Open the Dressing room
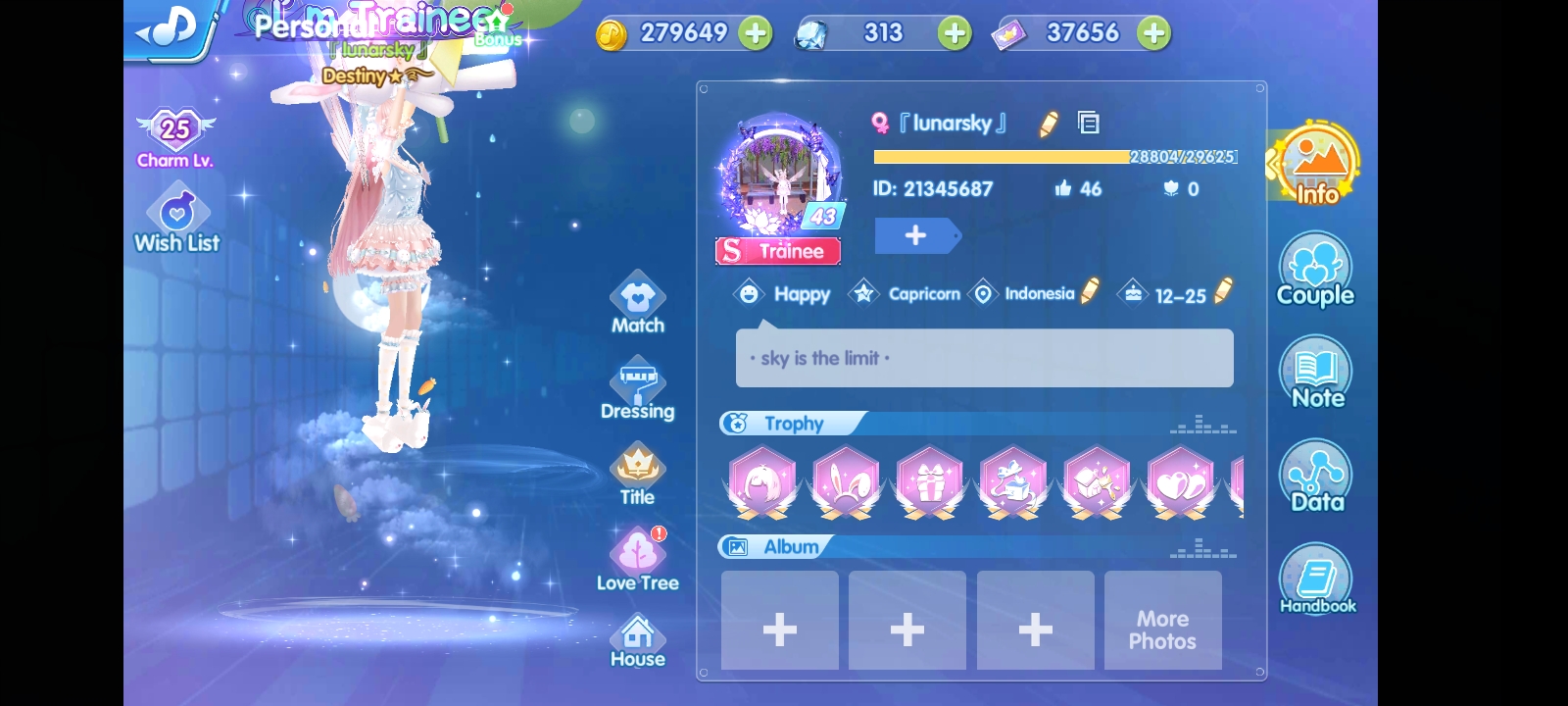The width and height of the screenshot is (1568, 706). point(637,390)
